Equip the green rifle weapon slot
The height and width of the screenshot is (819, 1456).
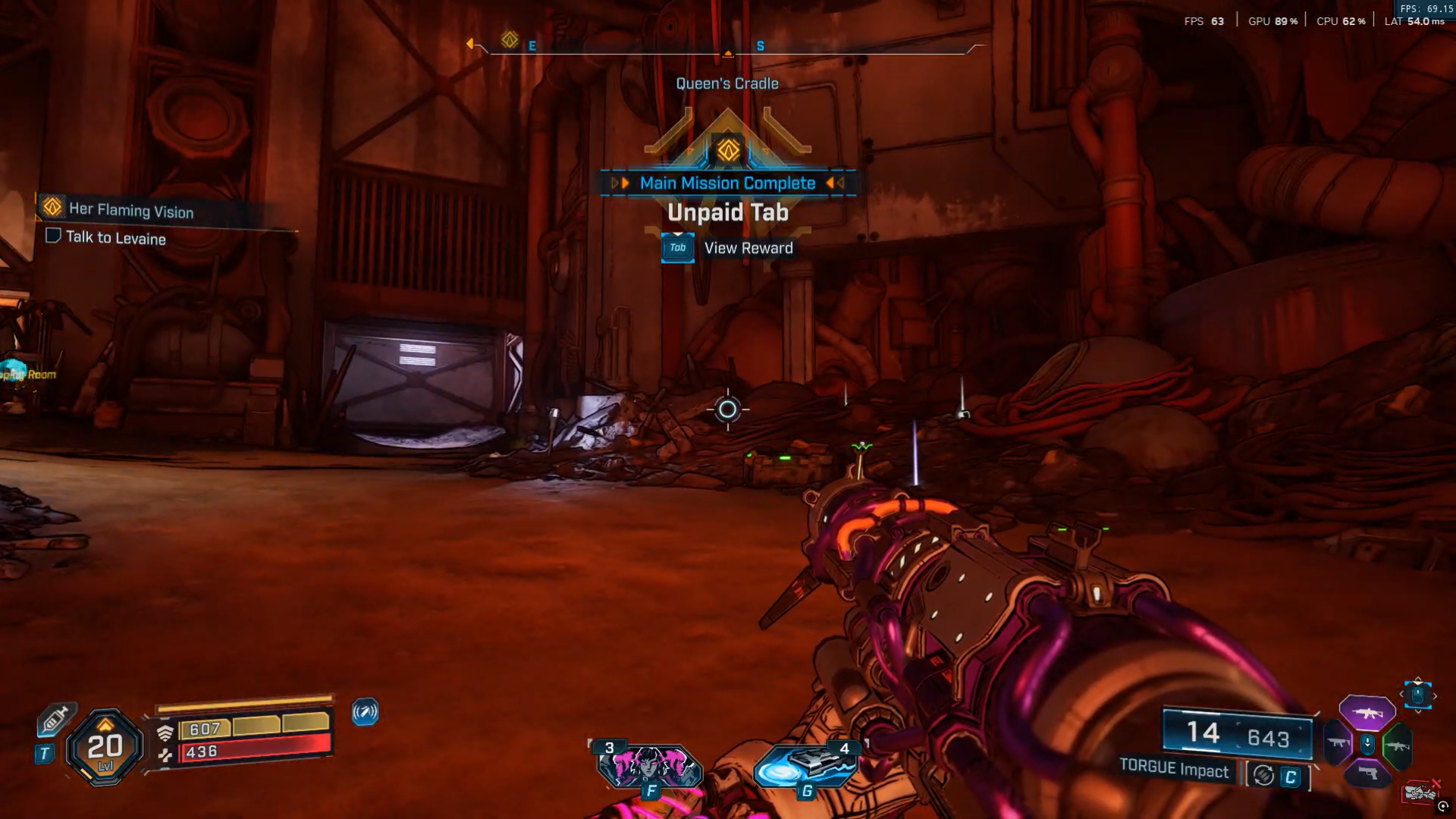[x=1396, y=745]
